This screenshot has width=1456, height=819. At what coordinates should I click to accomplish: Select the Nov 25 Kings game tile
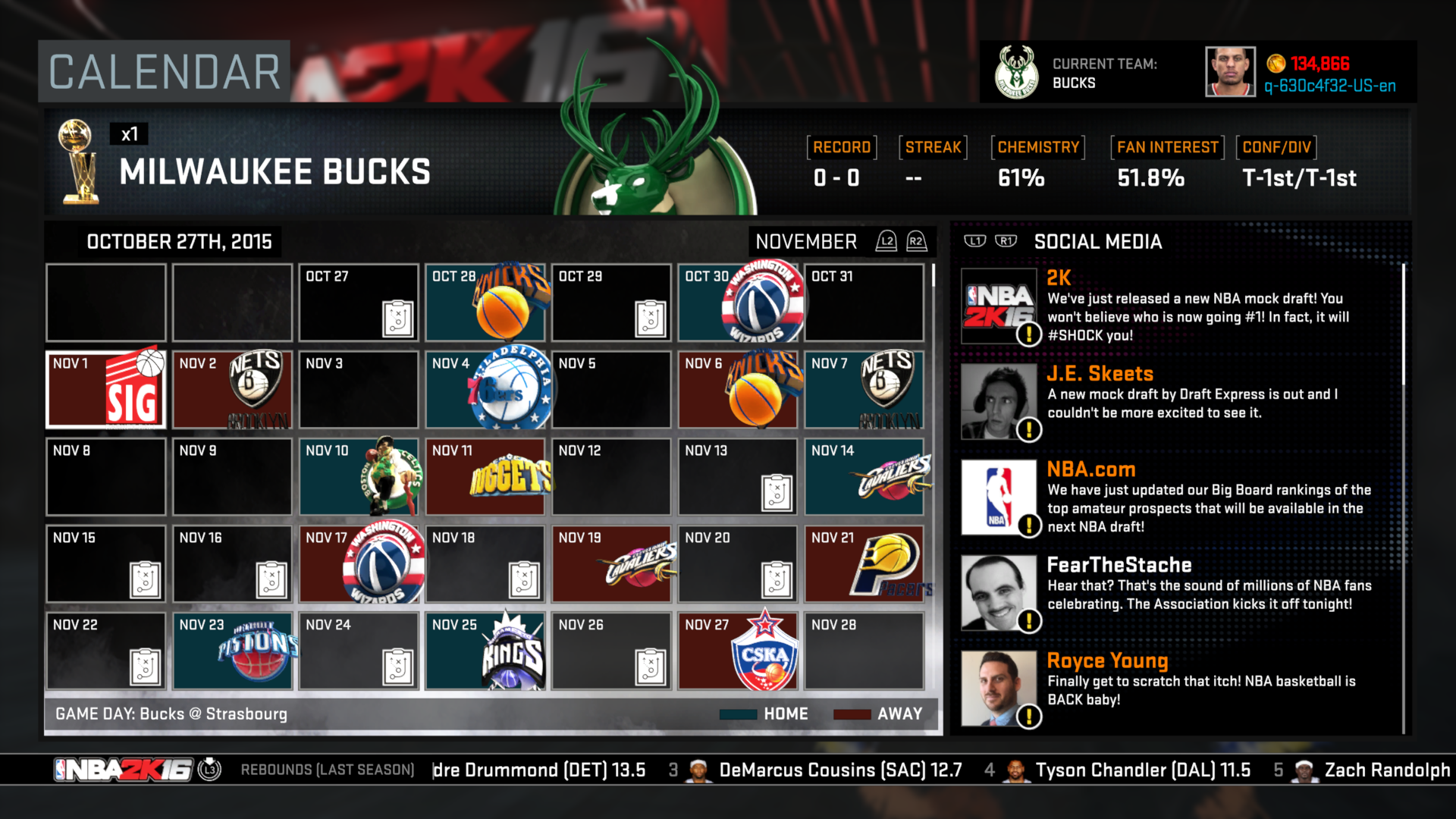[485, 651]
